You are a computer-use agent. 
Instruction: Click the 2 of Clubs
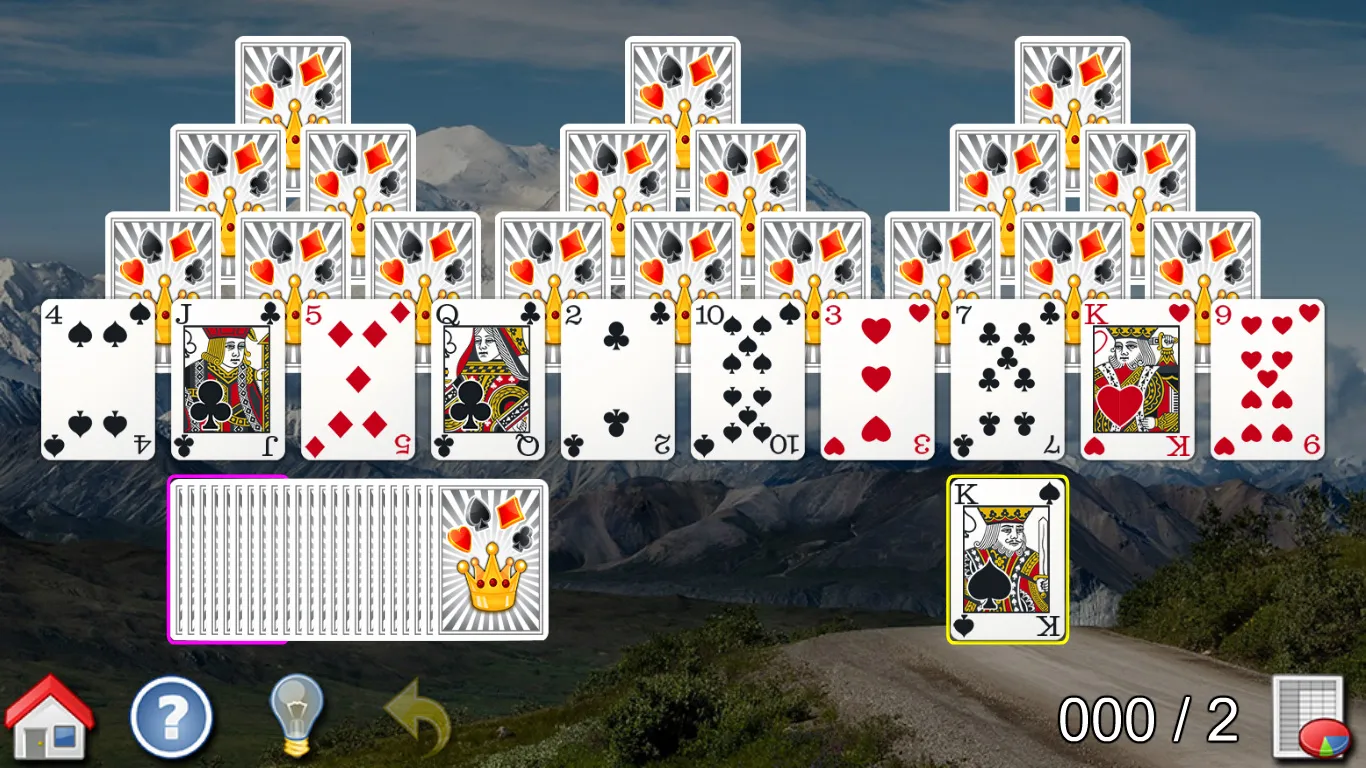coord(617,380)
